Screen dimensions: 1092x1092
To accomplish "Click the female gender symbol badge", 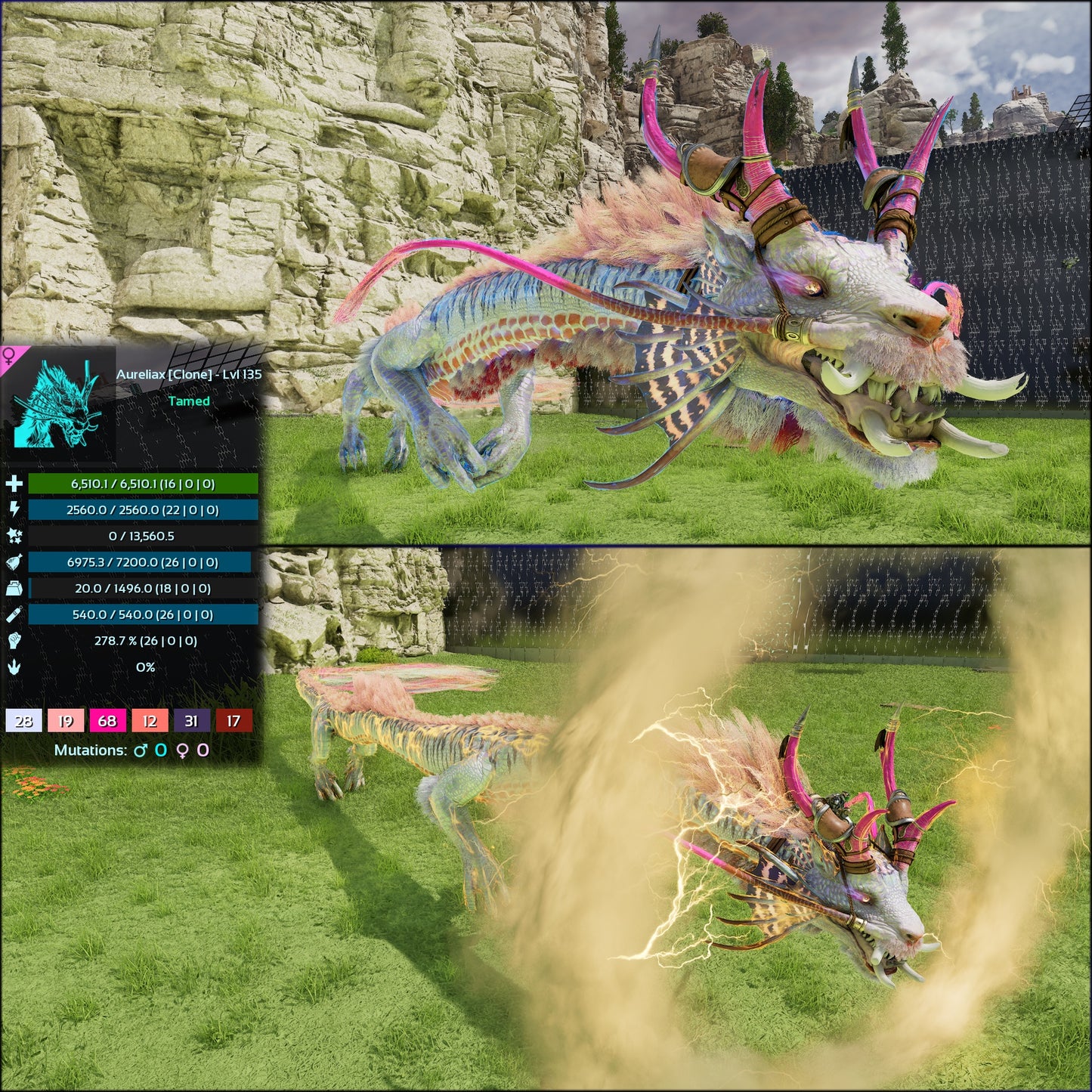I will click(x=8, y=355).
